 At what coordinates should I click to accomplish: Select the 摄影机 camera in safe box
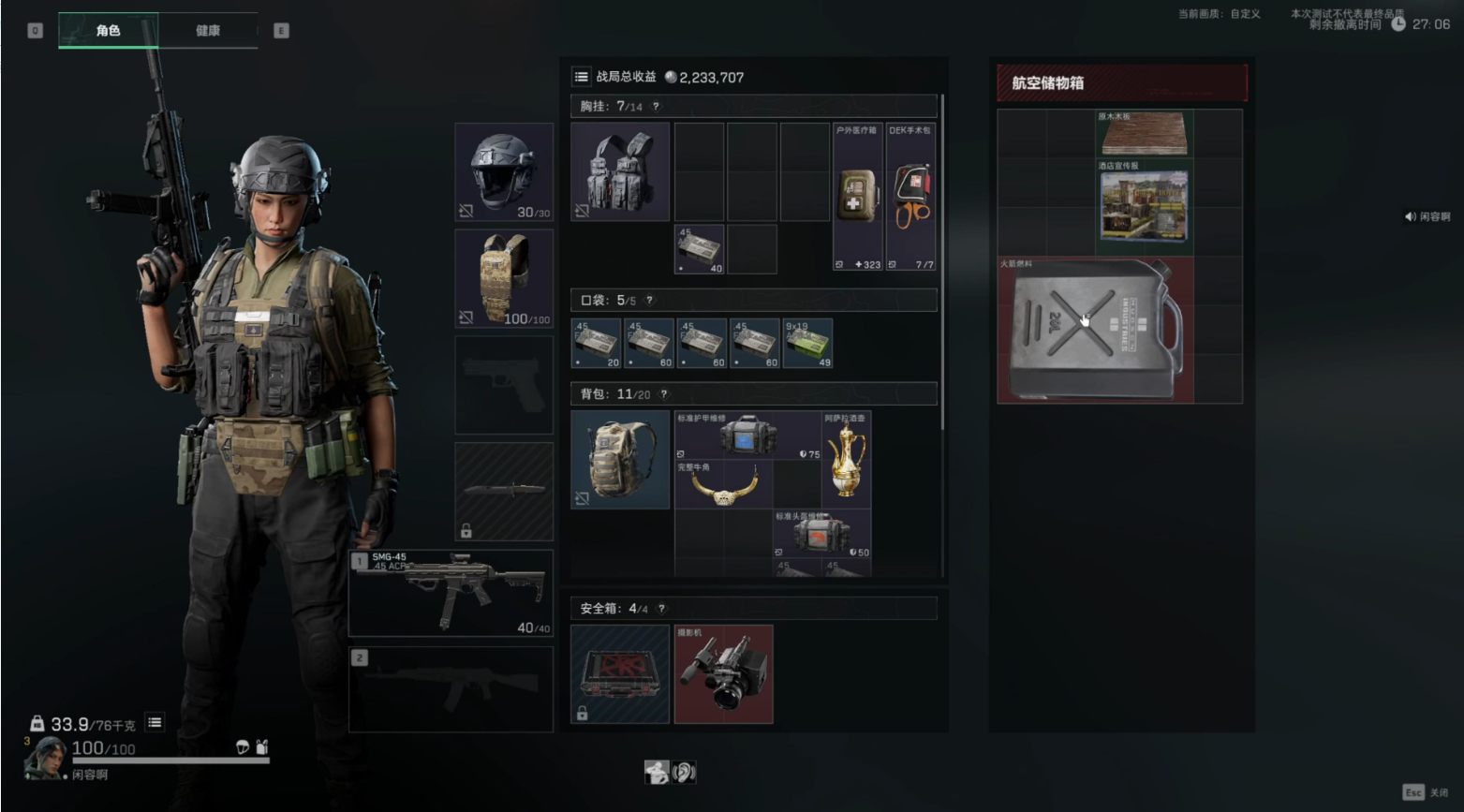point(723,674)
